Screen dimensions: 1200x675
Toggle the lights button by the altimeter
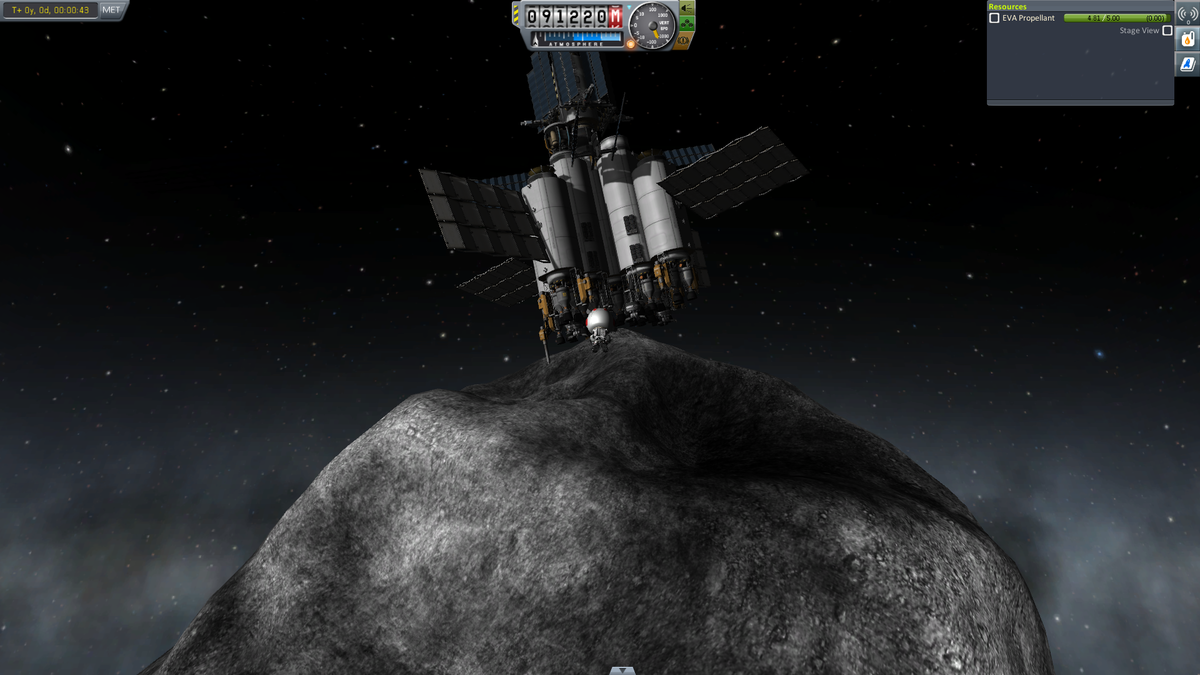[x=686, y=9]
